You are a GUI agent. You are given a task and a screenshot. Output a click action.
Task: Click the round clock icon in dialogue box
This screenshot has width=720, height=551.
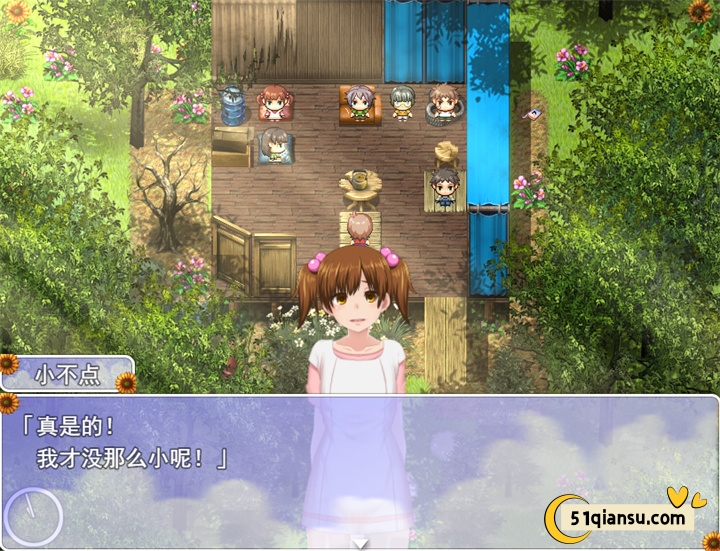(x=33, y=516)
